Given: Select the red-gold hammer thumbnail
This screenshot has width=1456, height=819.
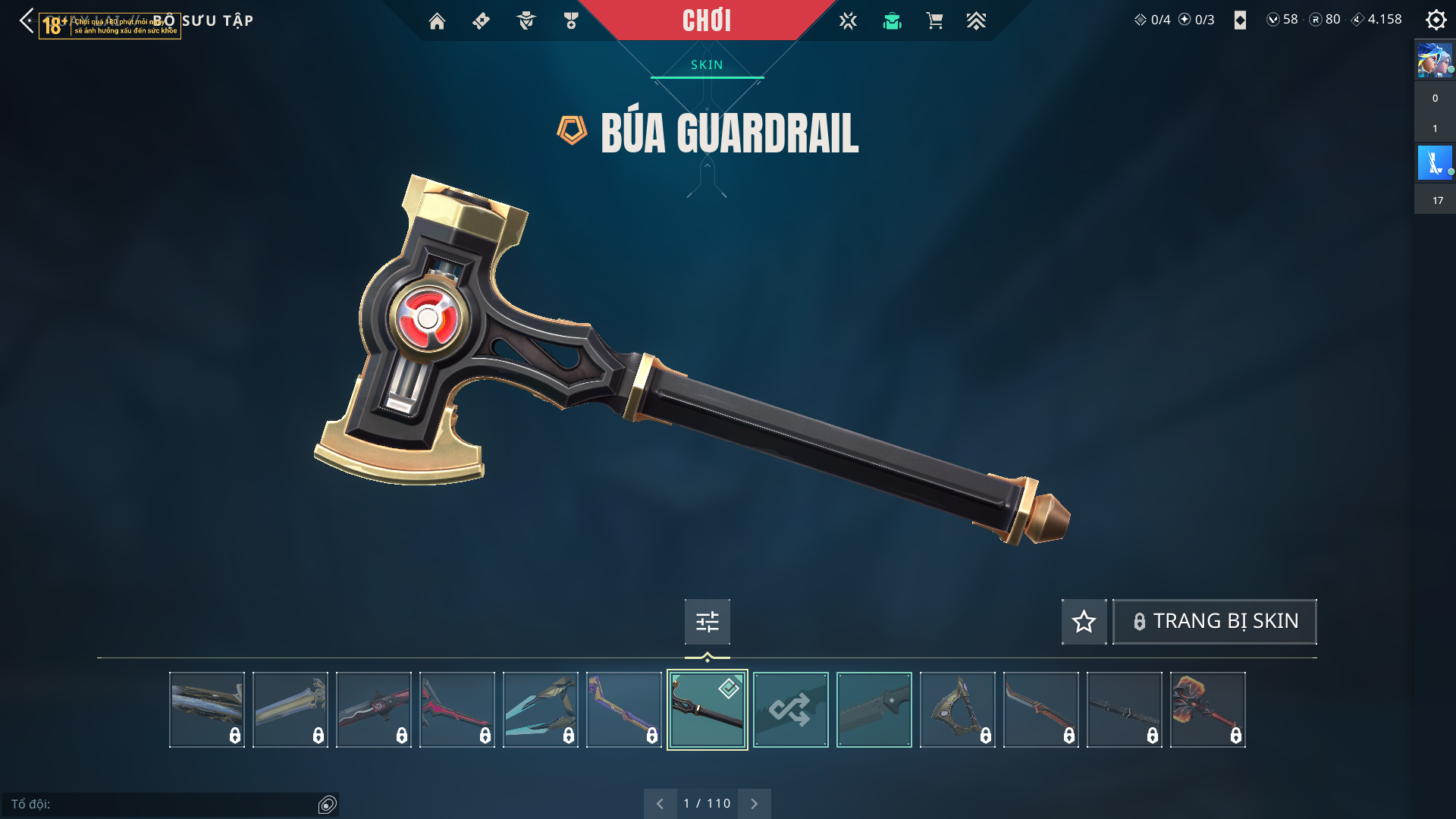Looking at the screenshot, I should (1207, 710).
